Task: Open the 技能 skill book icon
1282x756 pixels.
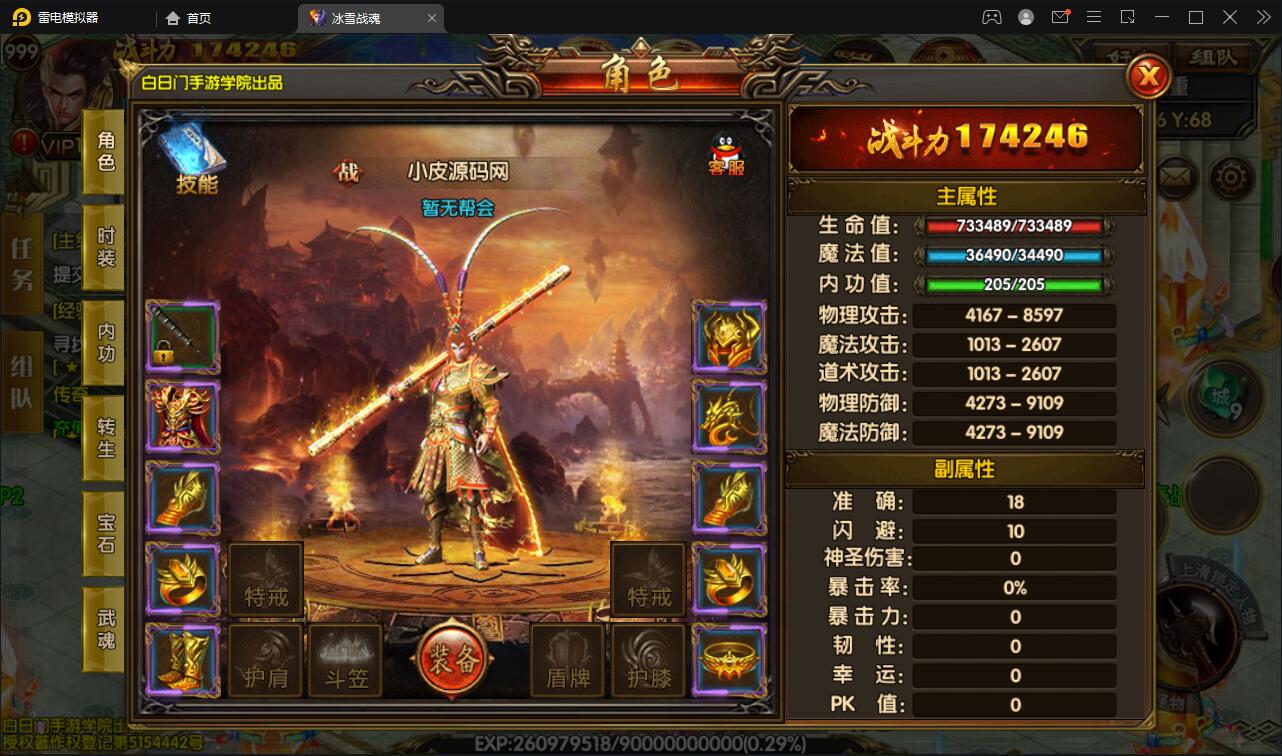Action: (x=192, y=152)
